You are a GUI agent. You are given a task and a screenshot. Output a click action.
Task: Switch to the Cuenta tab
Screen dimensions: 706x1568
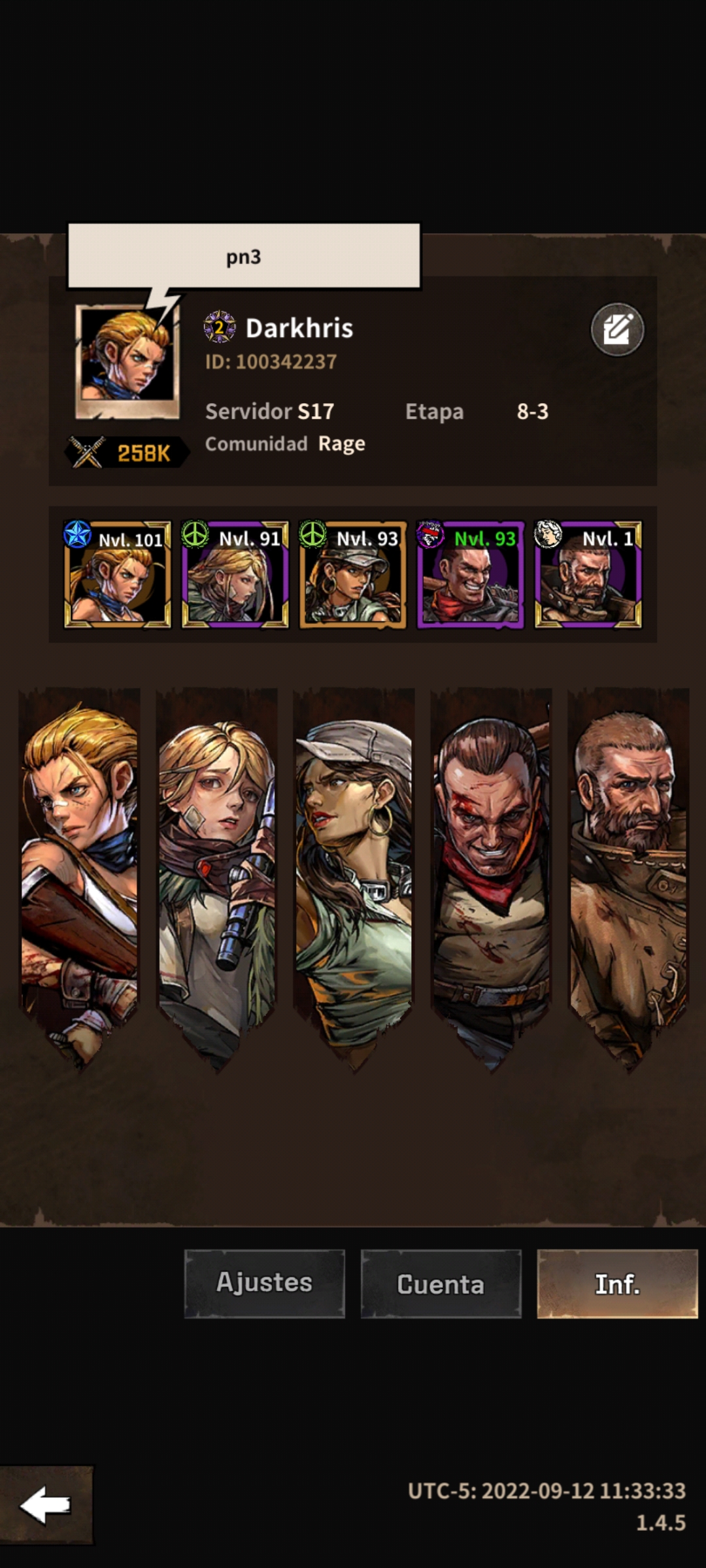(441, 1283)
